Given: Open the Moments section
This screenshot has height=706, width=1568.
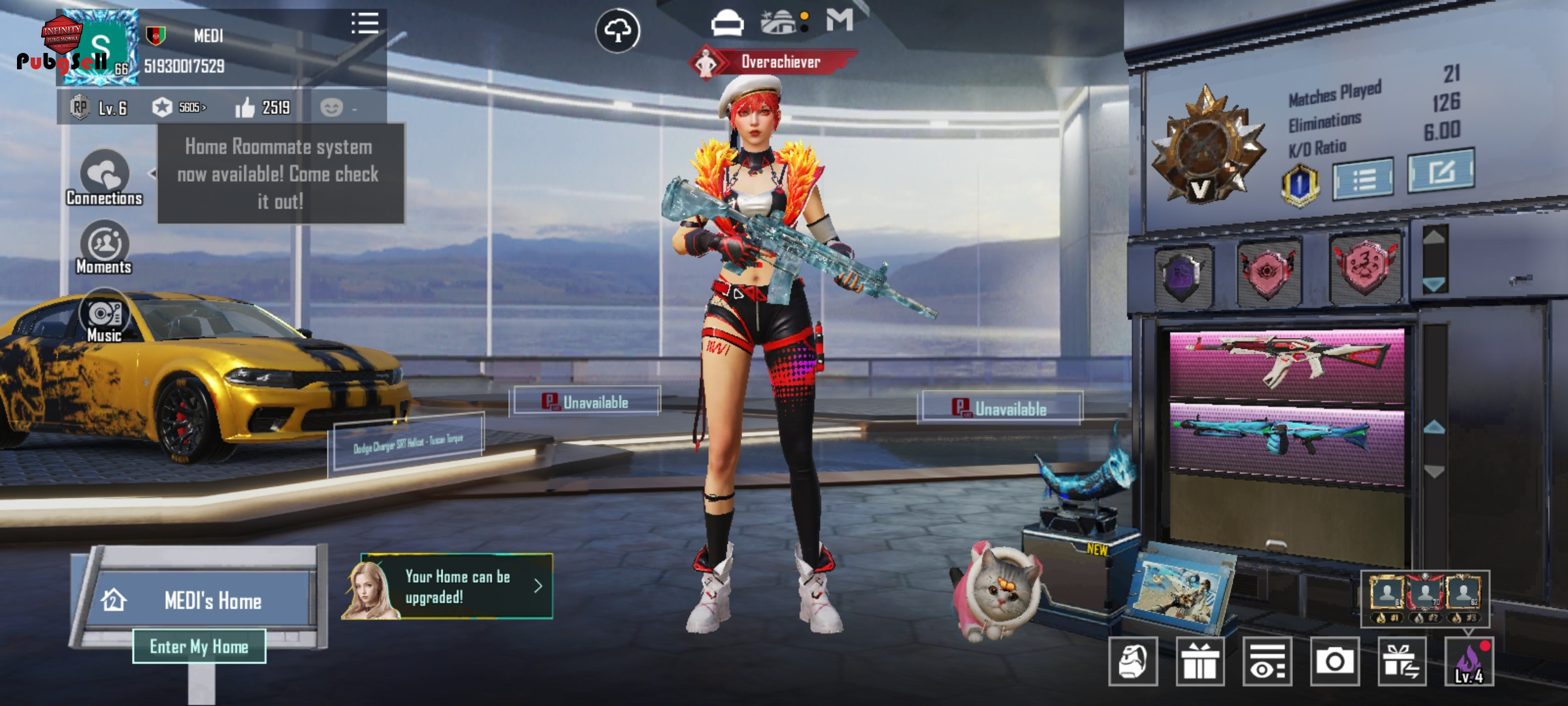Looking at the screenshot, I should point(105,247).
